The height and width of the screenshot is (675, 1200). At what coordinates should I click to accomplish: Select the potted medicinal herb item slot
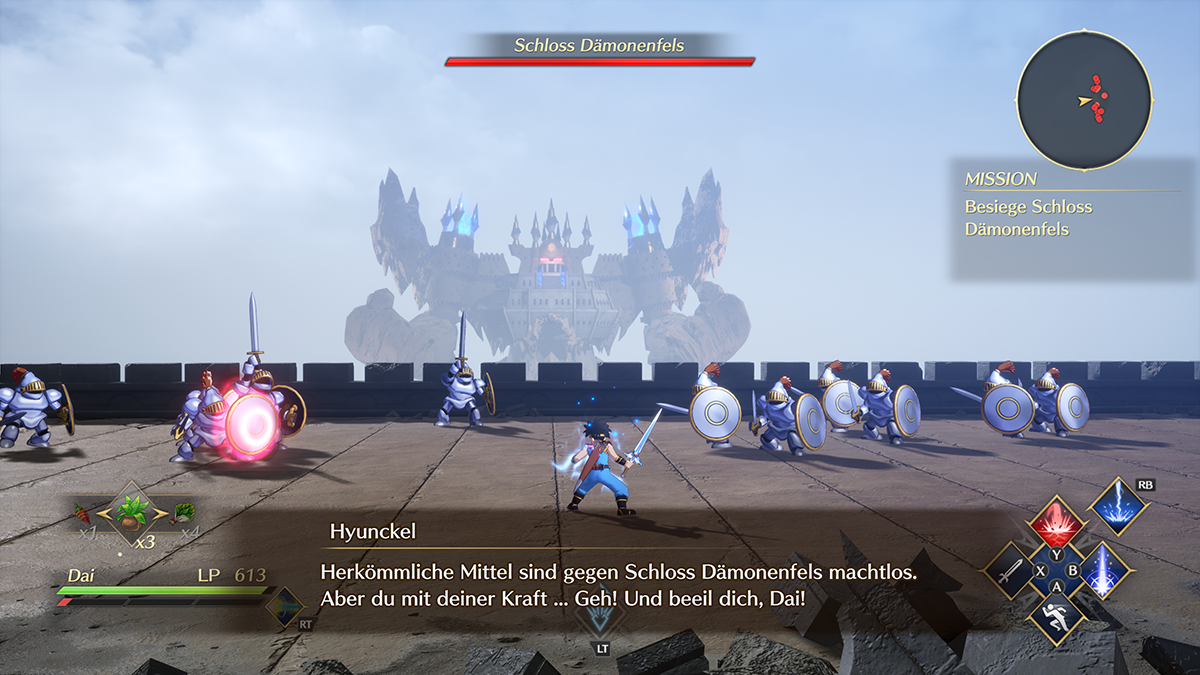click(132, 512)
